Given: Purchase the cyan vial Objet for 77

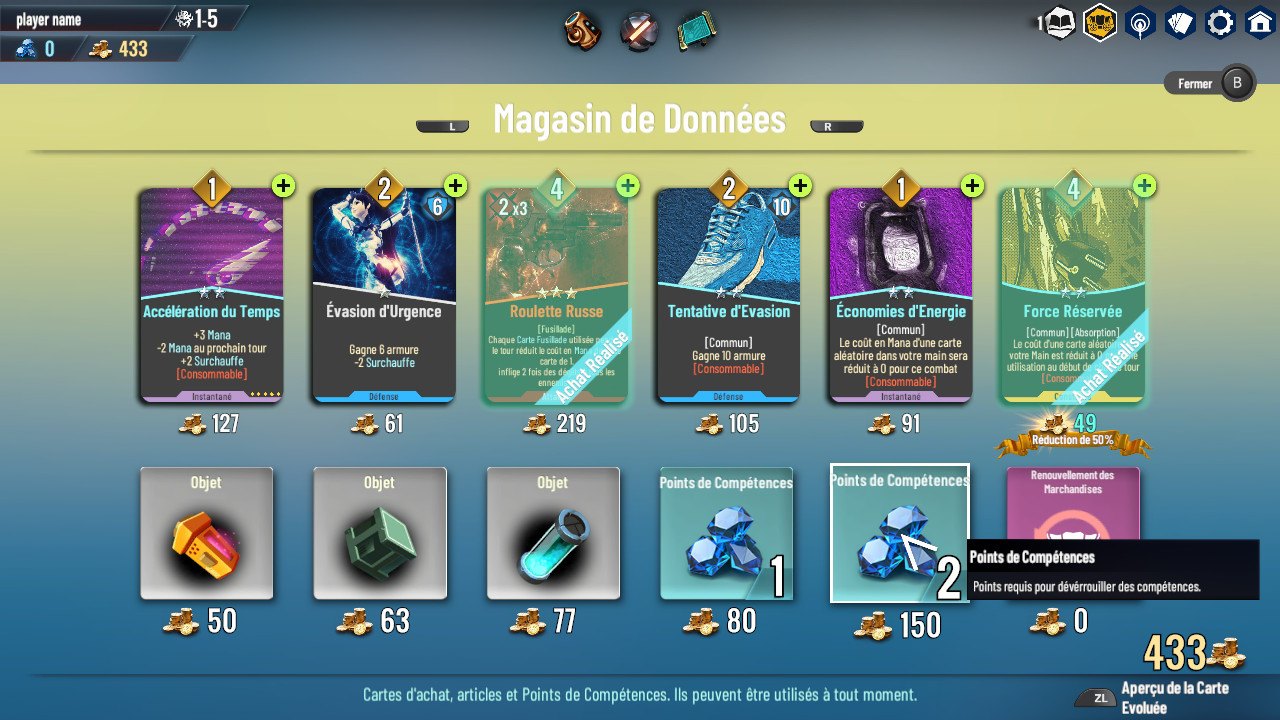Looking at the screenshot, I should (x=553, y=534).
